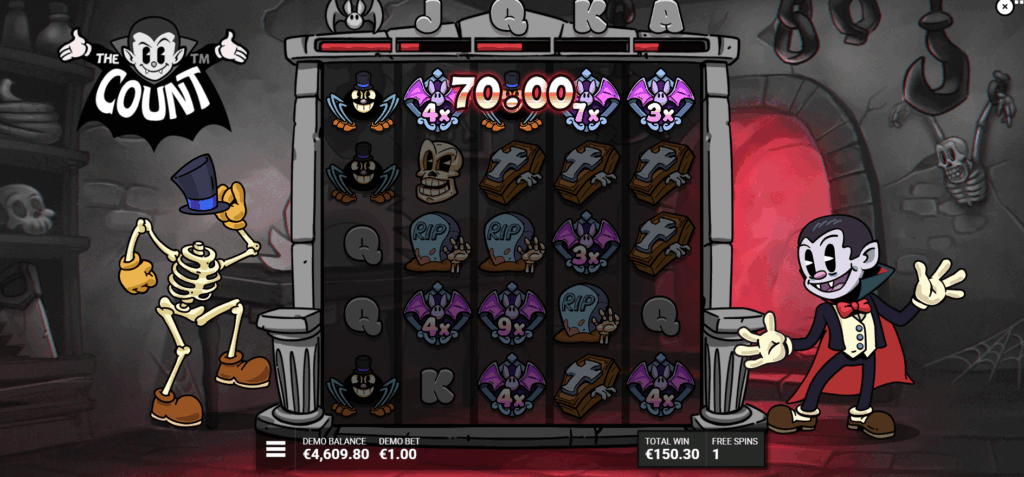Open the hamburger menu beside Demo Balance
The height and width of the screenshot is (477, 1024).
pyautogui.click(x=275, y=450)
